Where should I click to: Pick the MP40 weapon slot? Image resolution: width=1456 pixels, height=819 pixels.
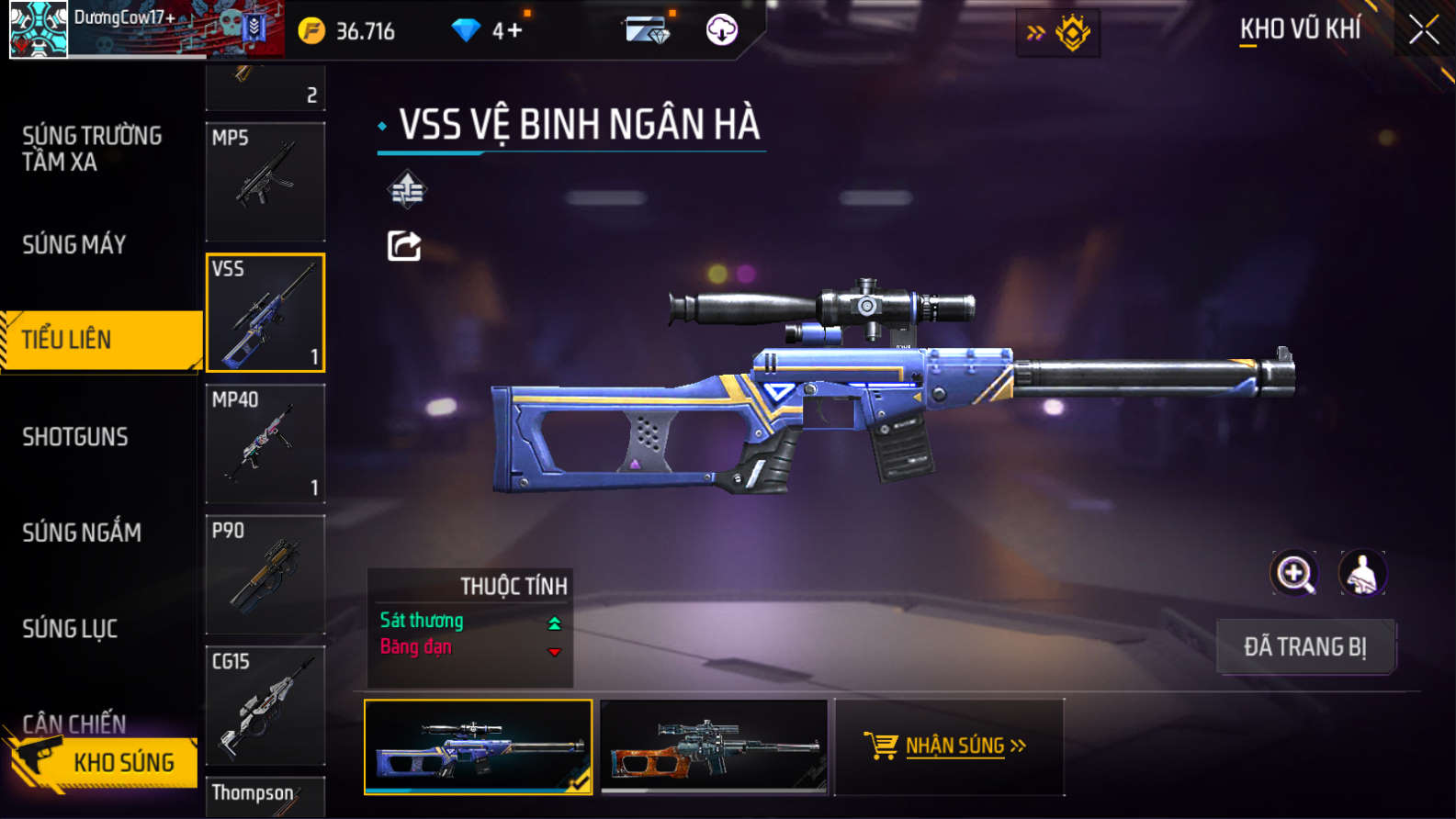265,444
